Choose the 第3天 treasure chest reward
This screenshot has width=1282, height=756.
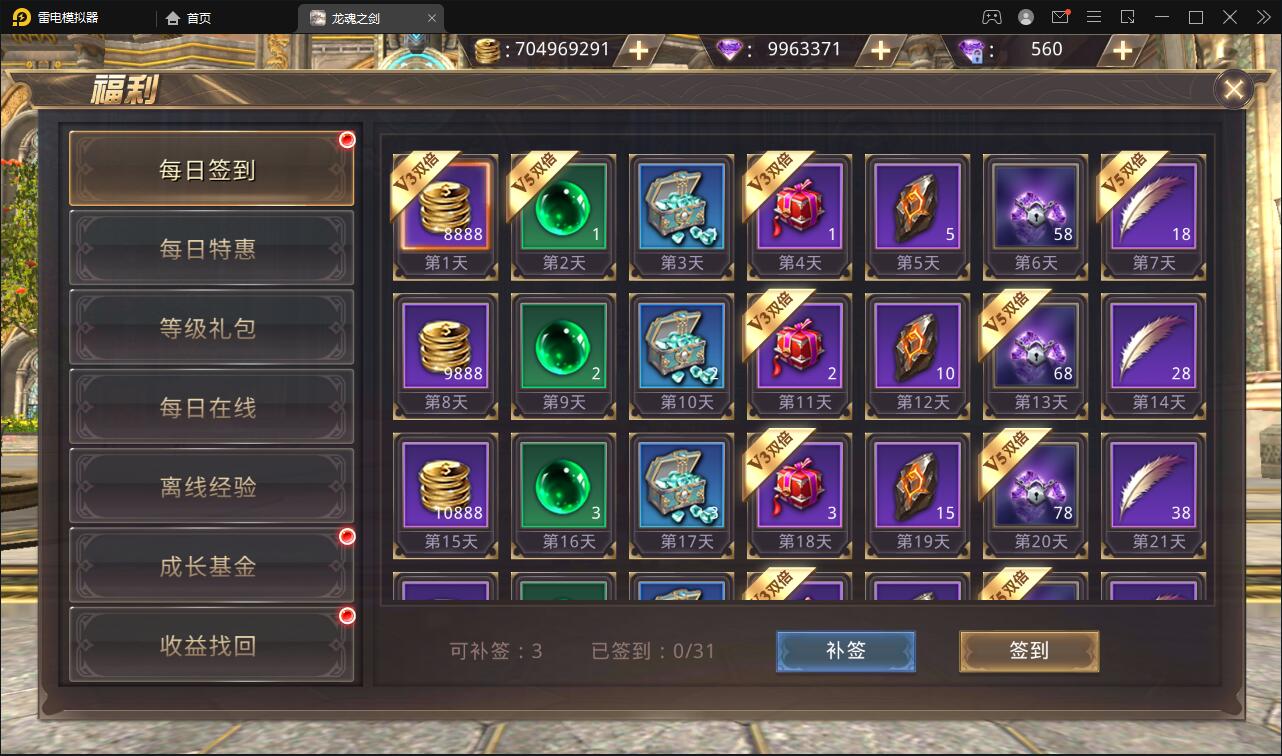(681, 207)
